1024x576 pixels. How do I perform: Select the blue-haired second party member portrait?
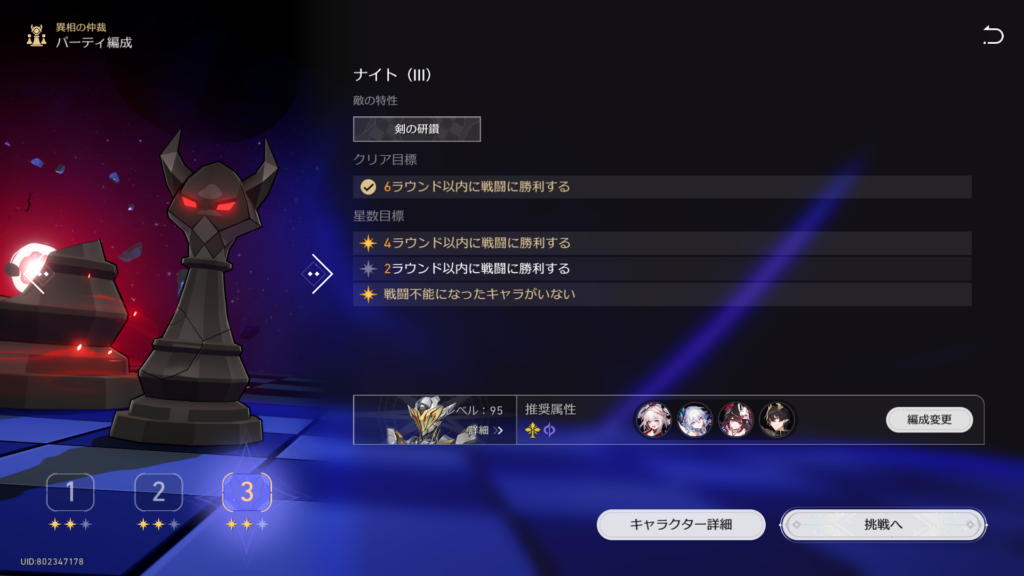point(694,420)
